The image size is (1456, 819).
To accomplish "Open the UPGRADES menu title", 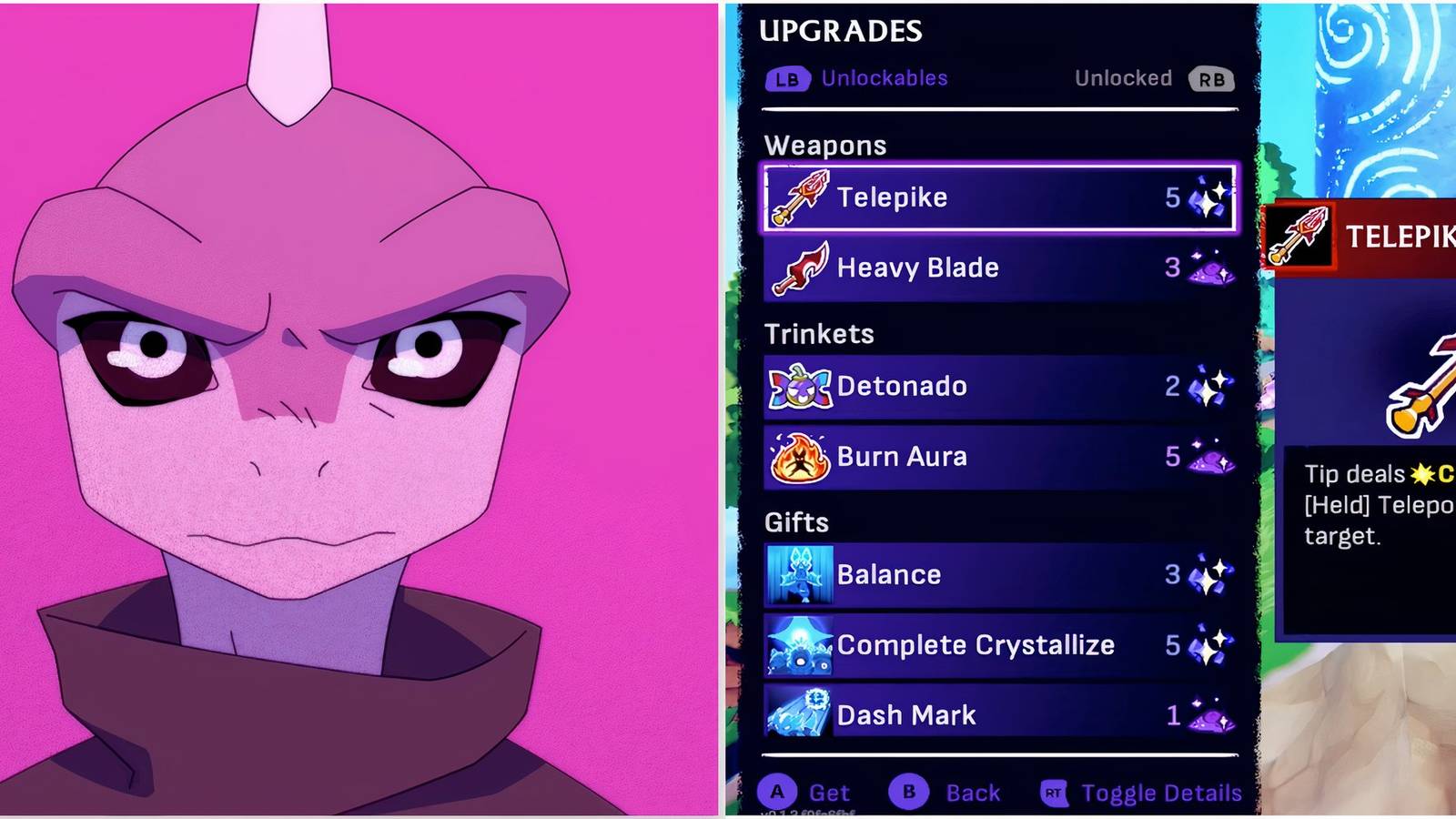I will [840, 31].
